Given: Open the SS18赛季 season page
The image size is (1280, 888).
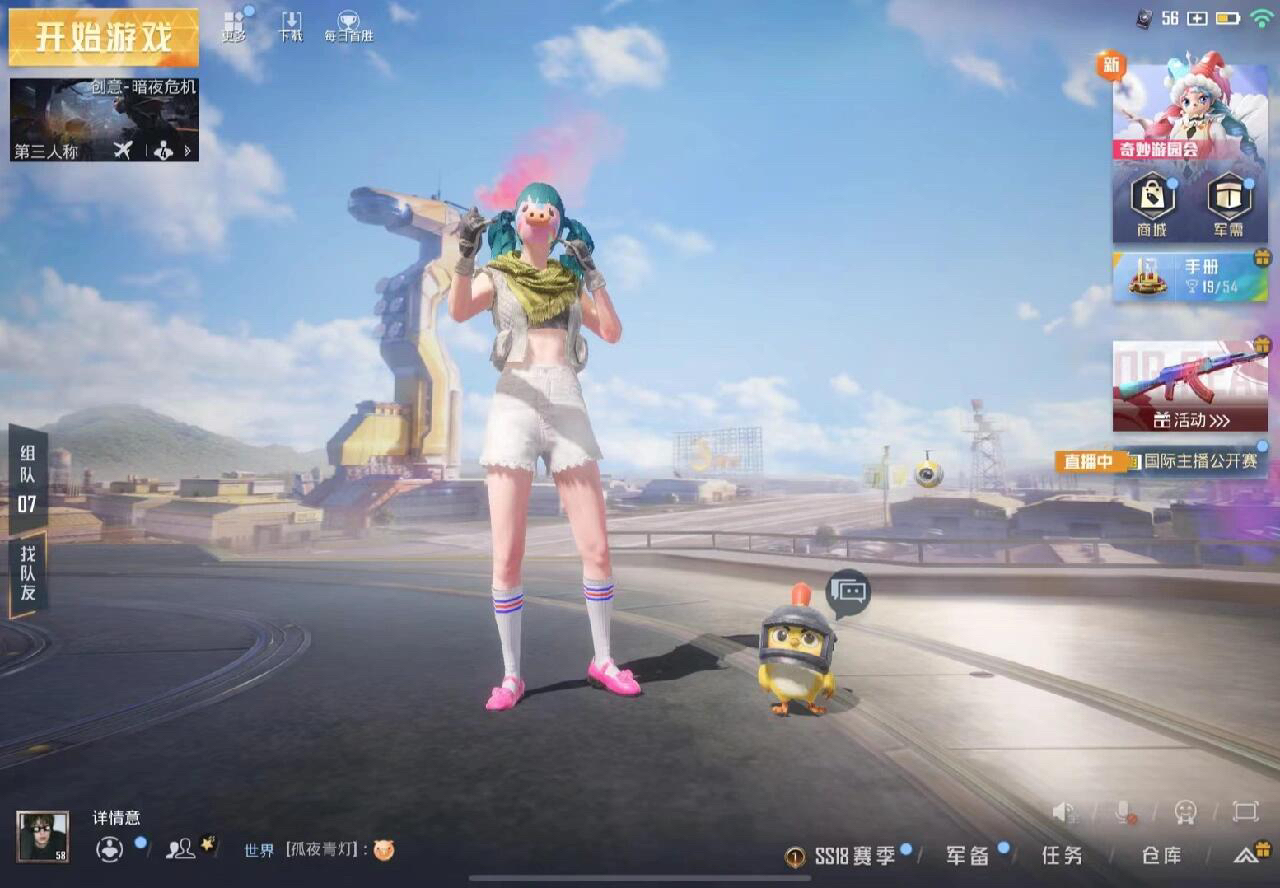Looking at the screenshot, I should 842,856.
